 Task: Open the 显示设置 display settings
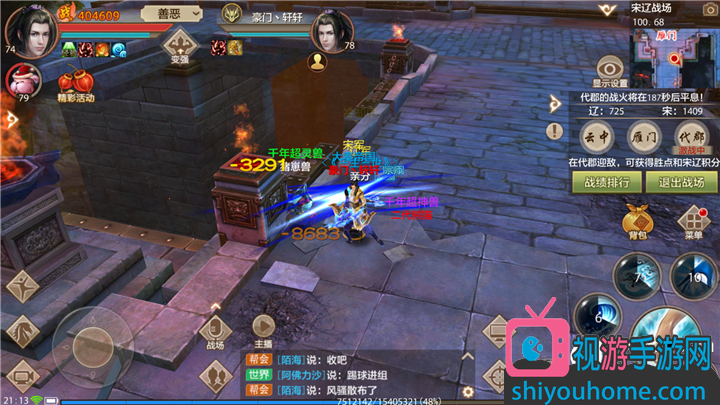(x=610, y=67)
